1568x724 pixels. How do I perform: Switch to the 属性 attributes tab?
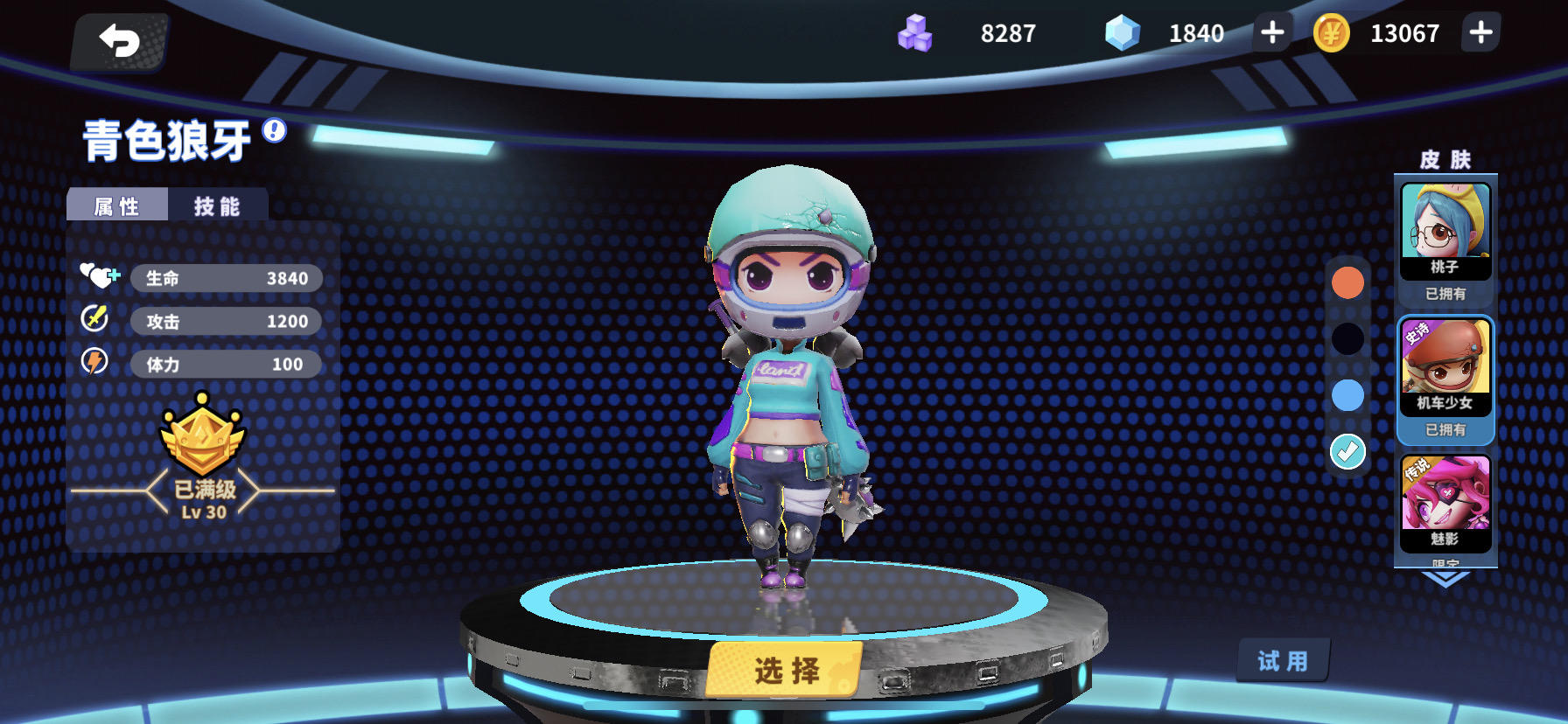(x=118, y=205)
